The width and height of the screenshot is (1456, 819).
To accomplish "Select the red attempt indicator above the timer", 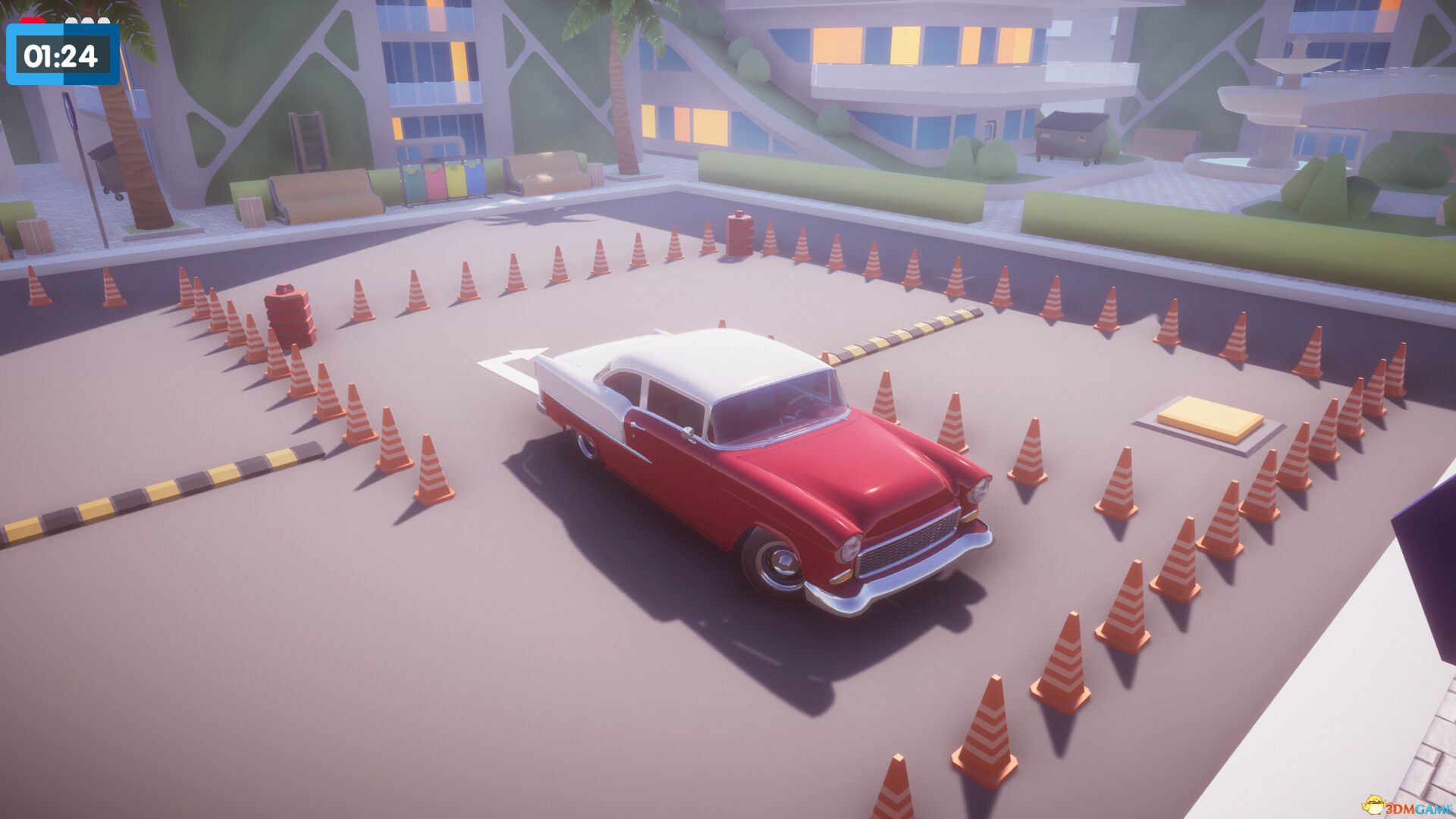I will coord(32,20).
